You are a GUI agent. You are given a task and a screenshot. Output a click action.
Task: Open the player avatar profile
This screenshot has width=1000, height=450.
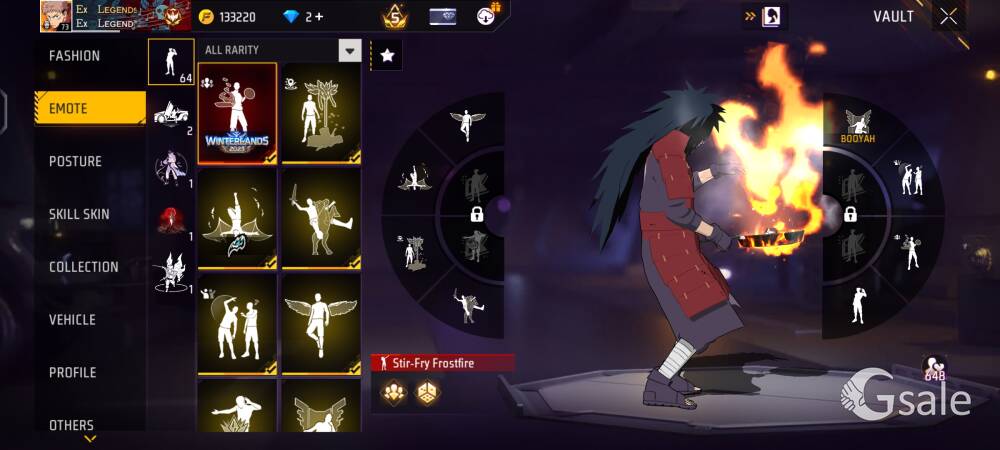tap(56, 16)
